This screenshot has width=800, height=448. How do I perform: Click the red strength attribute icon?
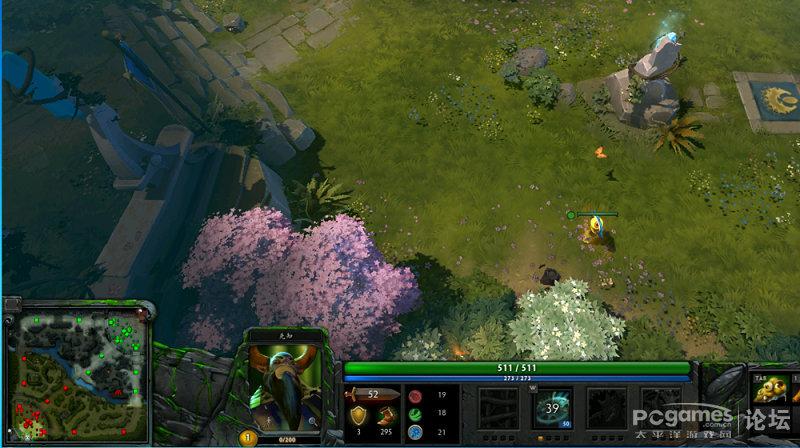[x=414, y=396]
